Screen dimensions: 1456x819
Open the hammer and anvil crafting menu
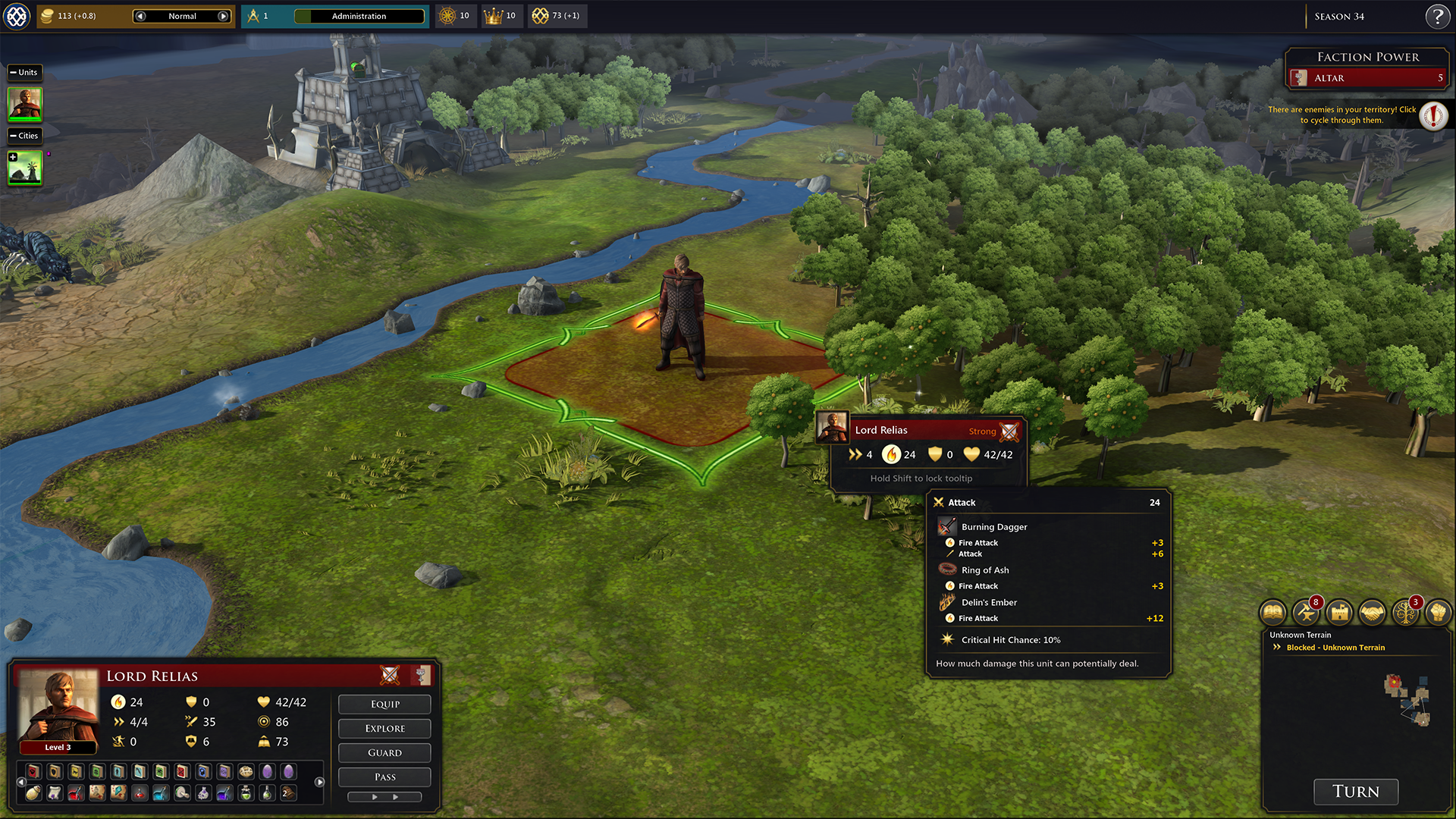point(1306,612)
